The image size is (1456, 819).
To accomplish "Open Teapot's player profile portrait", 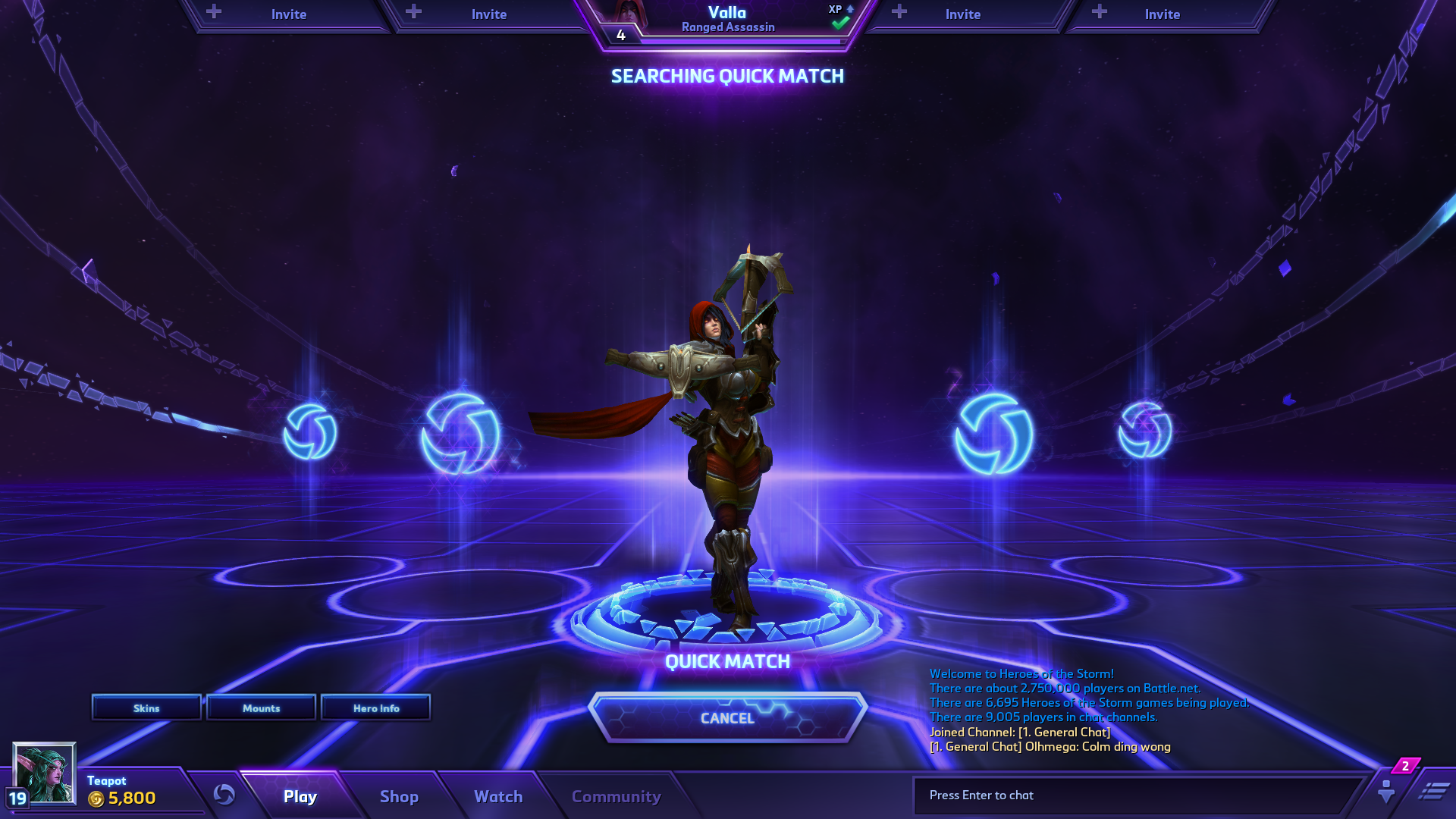I will click(x=45, y=773).
